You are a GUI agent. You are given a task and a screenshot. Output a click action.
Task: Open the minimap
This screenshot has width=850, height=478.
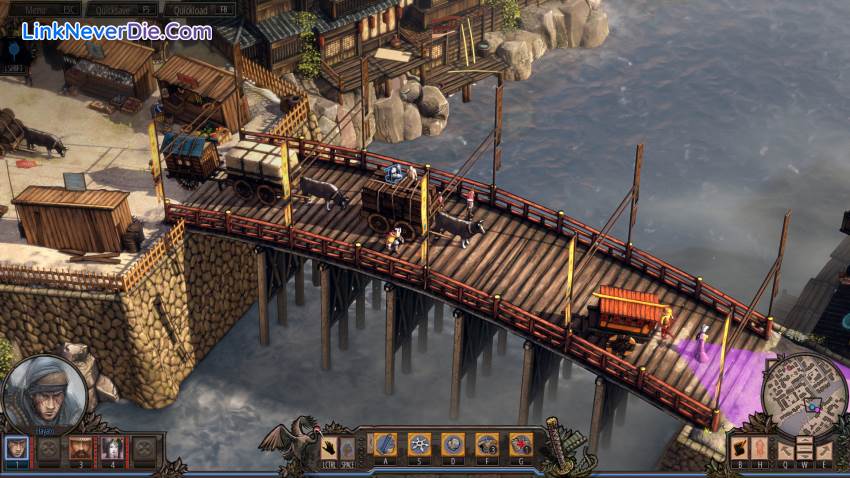(x=803, y=394)
